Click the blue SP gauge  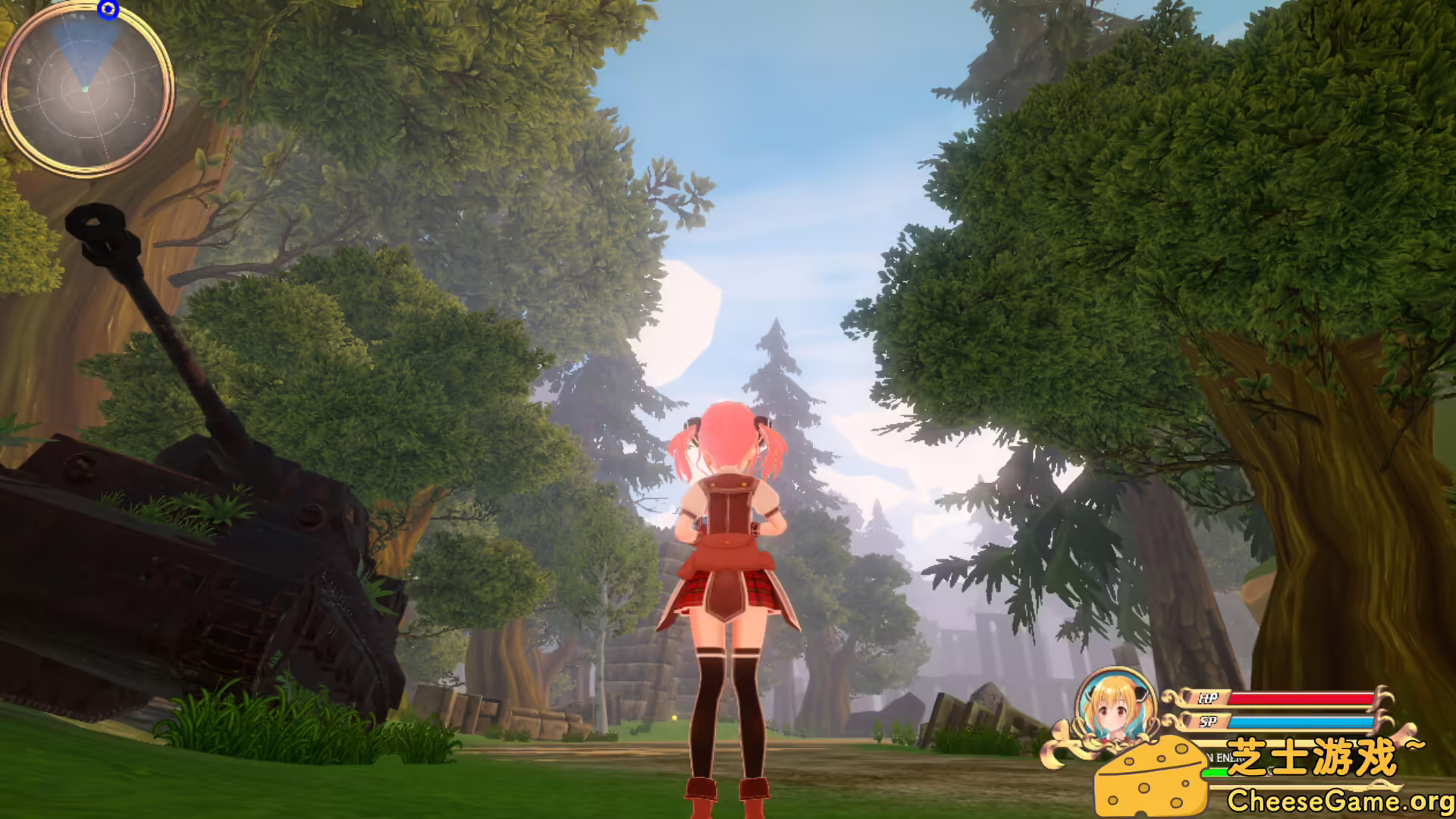coord(1303,722)
